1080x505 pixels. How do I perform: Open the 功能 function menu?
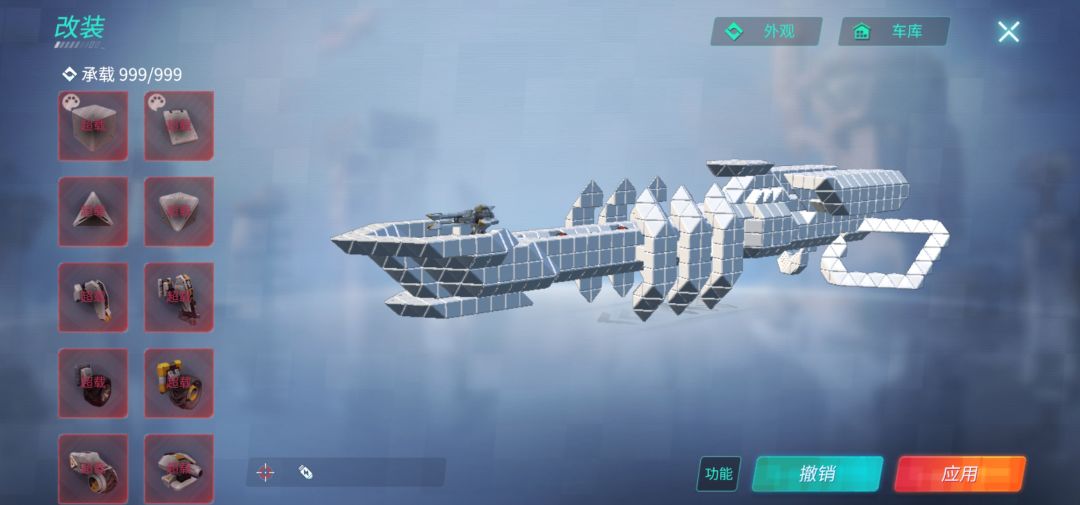point(718,474)
